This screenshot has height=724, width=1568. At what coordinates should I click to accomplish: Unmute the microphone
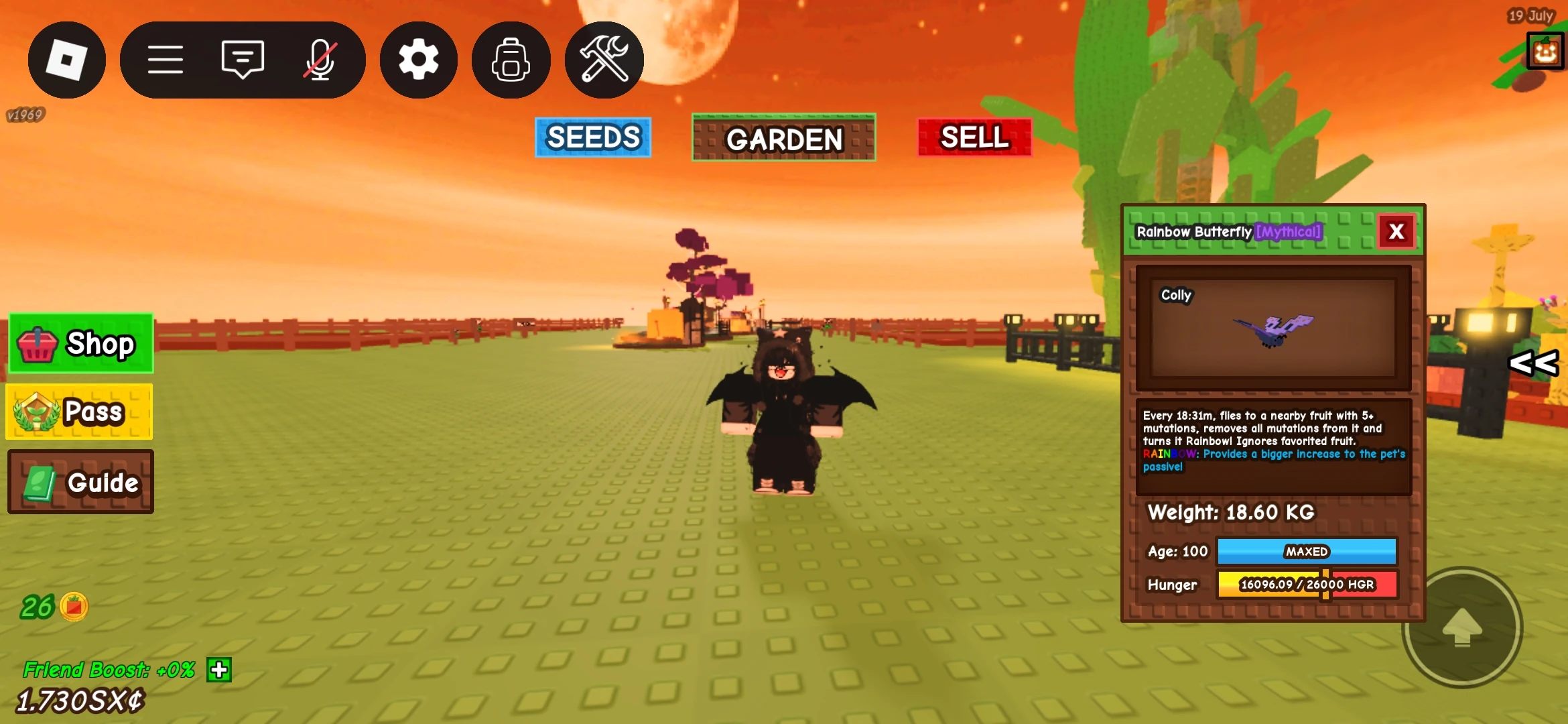click(321, 60)
